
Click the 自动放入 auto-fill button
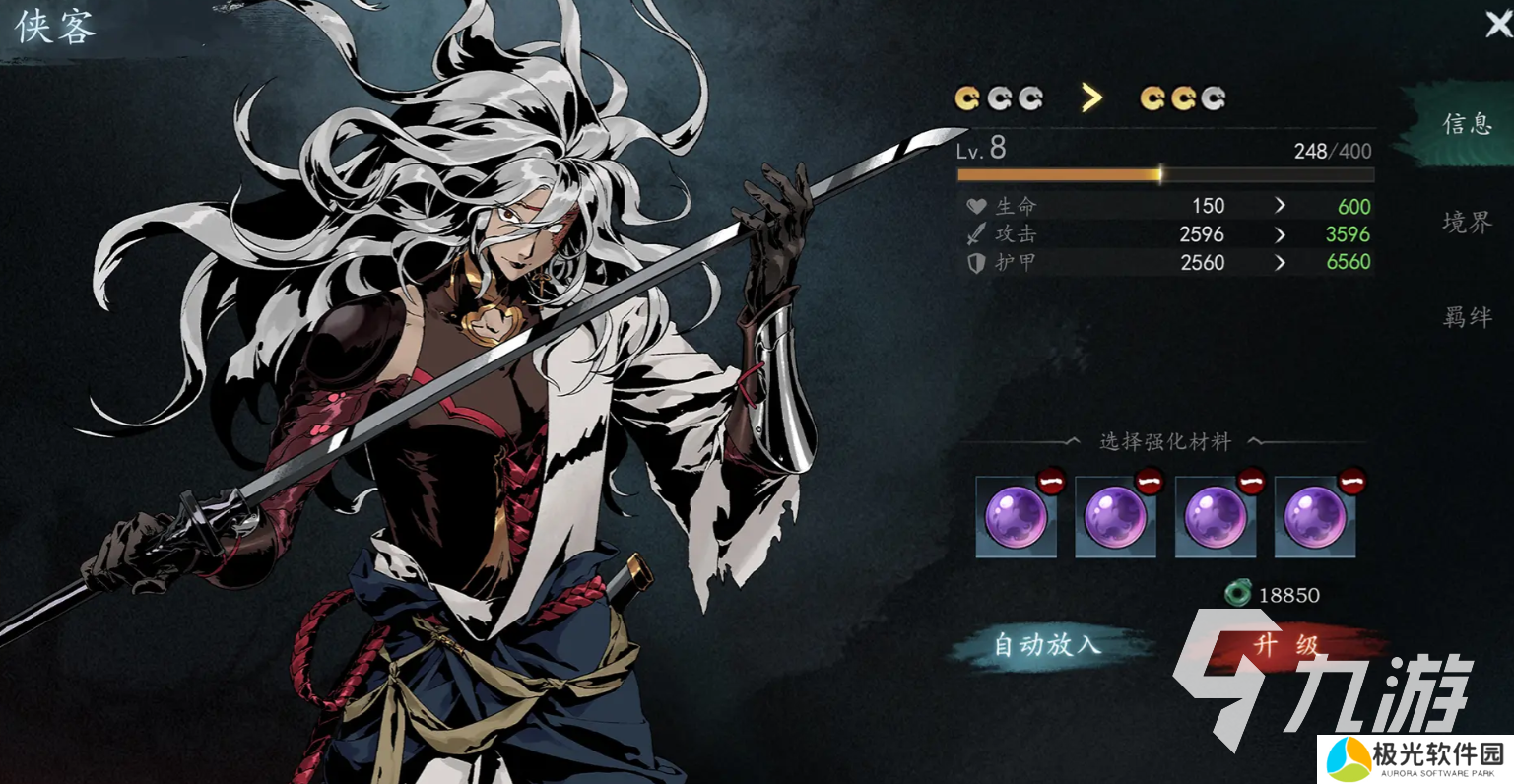point(1046,645)
